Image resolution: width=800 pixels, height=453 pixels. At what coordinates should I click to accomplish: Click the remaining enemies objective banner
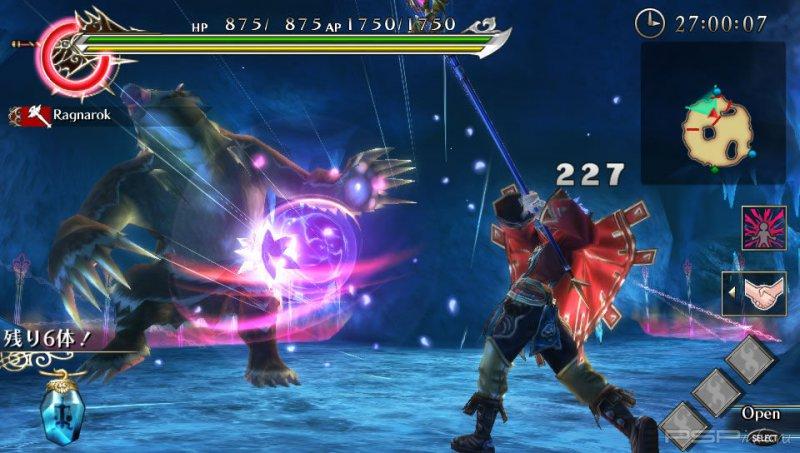pos(46,337)
